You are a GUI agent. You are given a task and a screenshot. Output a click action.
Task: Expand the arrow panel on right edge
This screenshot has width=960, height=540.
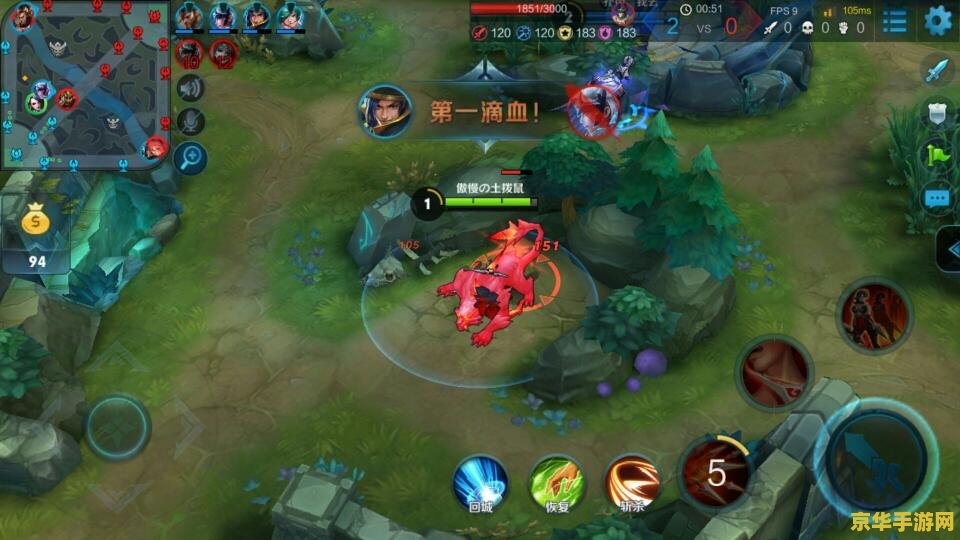(948, 249)
